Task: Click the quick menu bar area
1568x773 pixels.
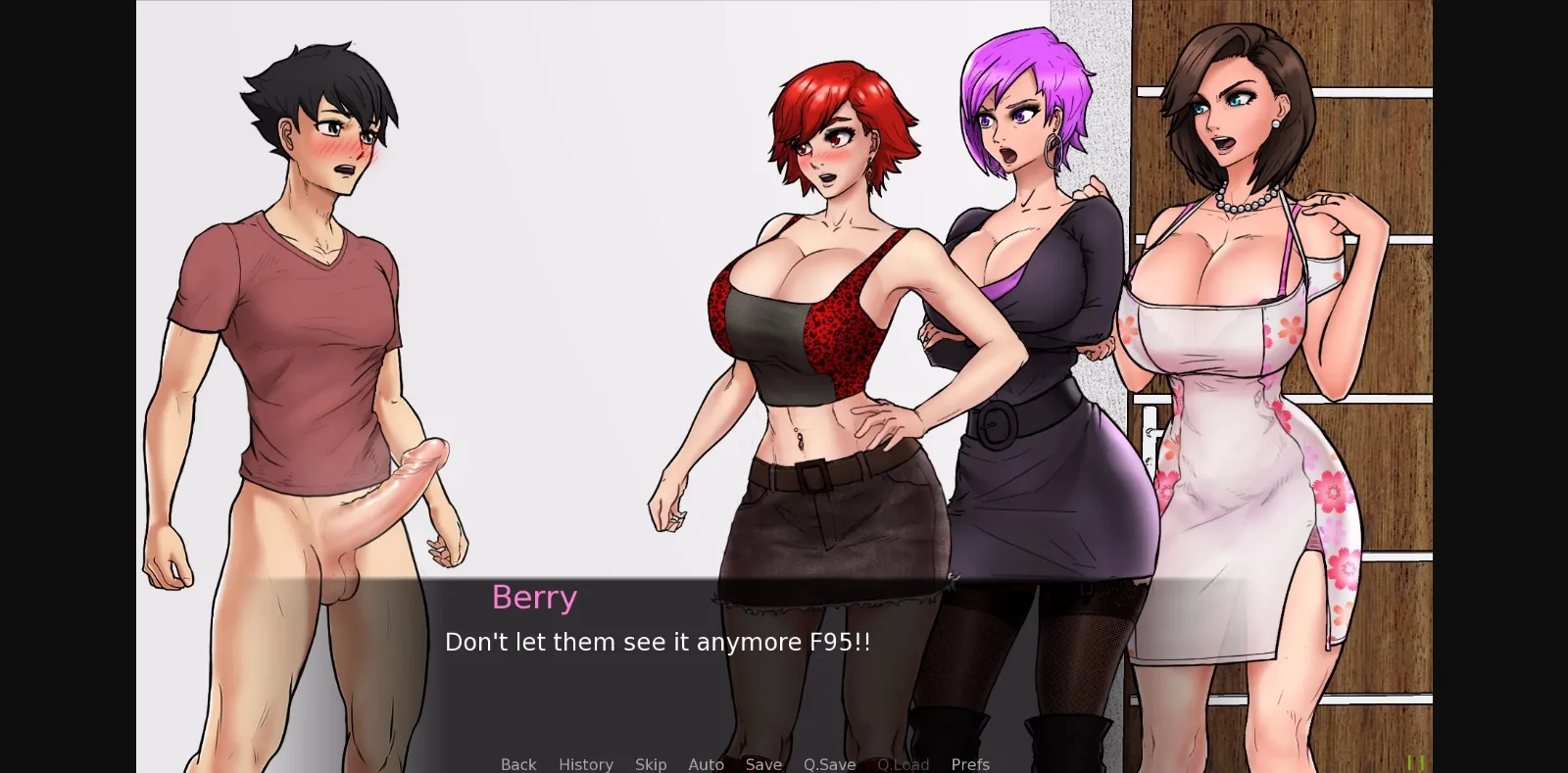Action: [745, 764]
